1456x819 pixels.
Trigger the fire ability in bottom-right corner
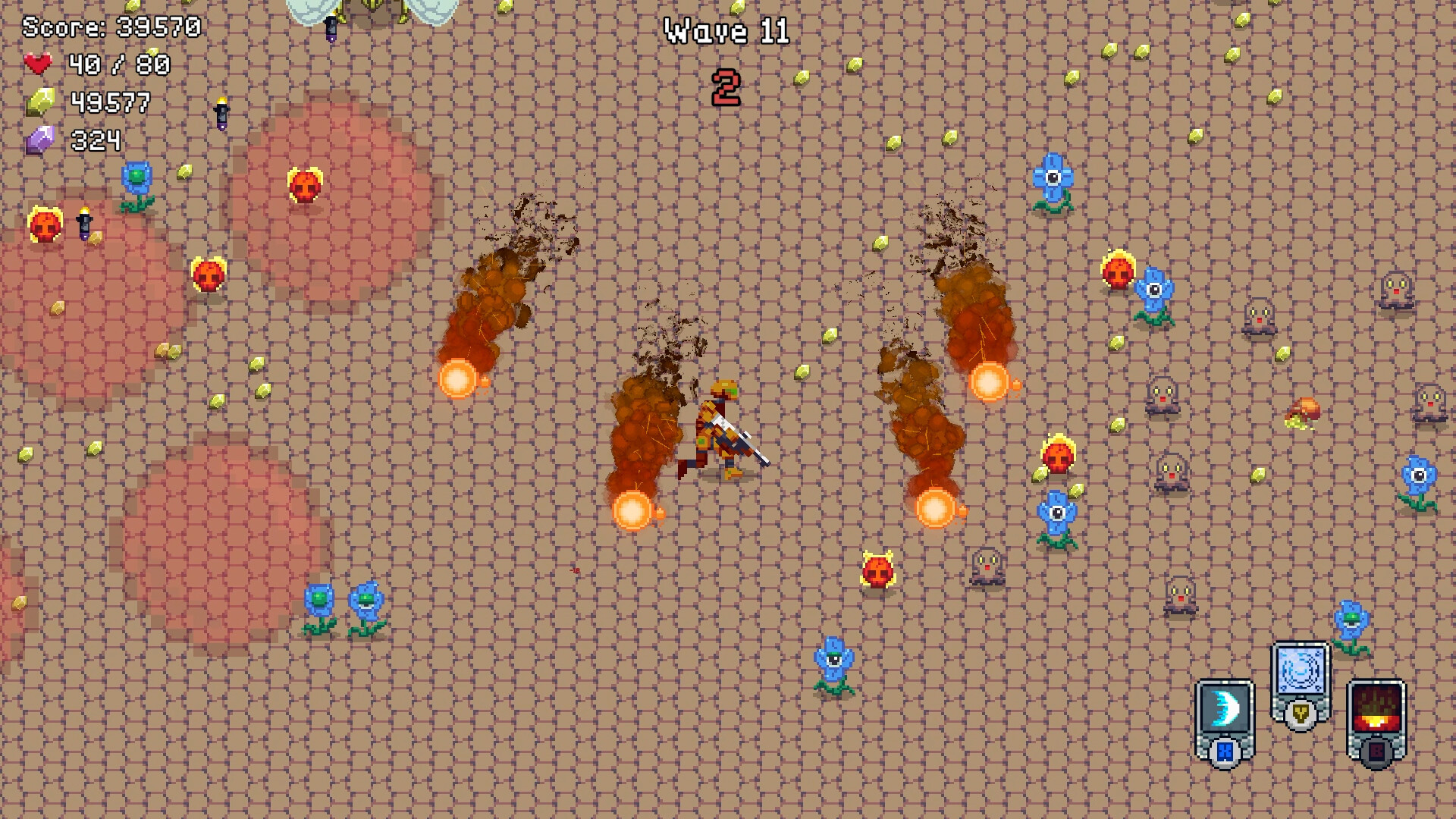1376,705
